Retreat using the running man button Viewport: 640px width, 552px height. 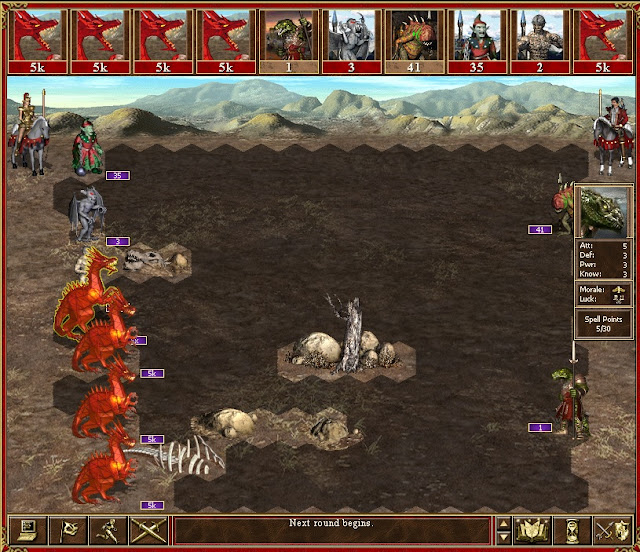[107, 530]
